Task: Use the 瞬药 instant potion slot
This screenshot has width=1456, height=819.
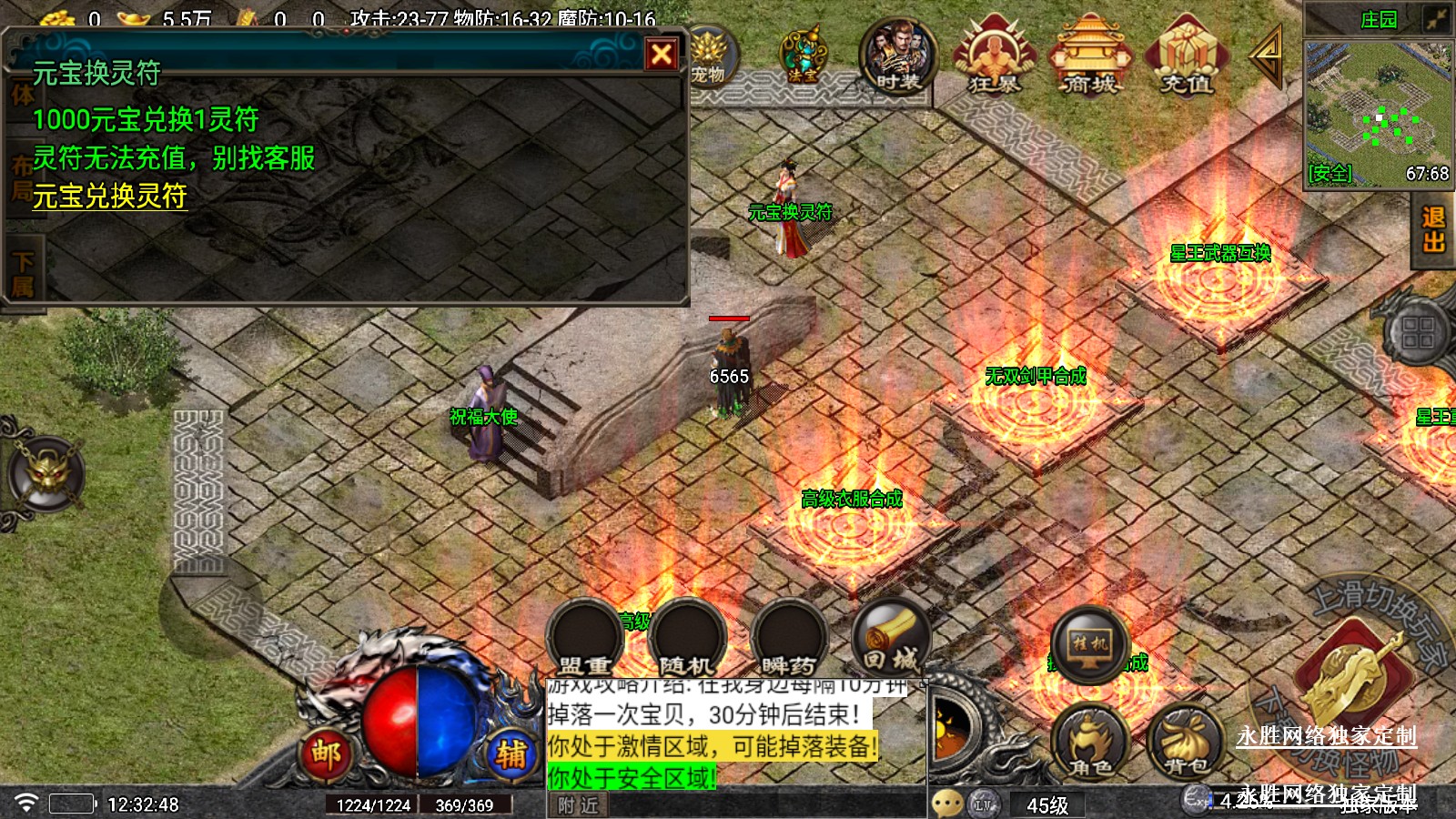Action: [x=788, y=637]
